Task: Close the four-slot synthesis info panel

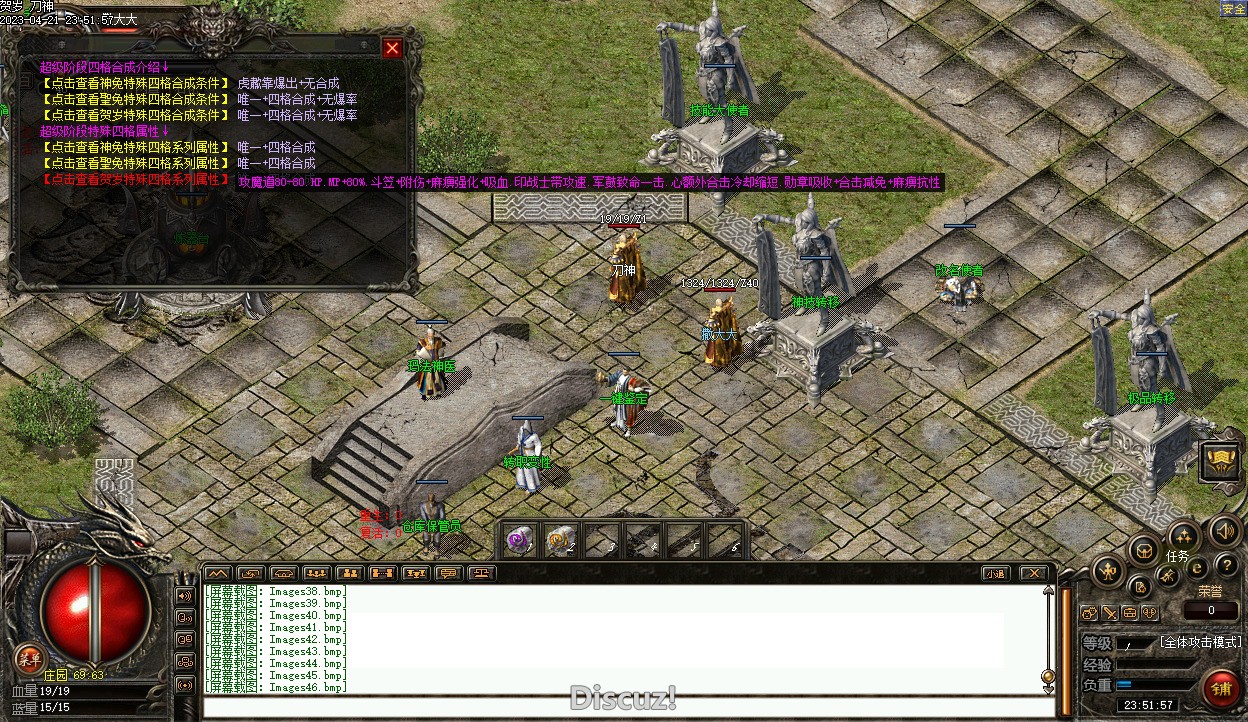Action: [x=392, y=48]
